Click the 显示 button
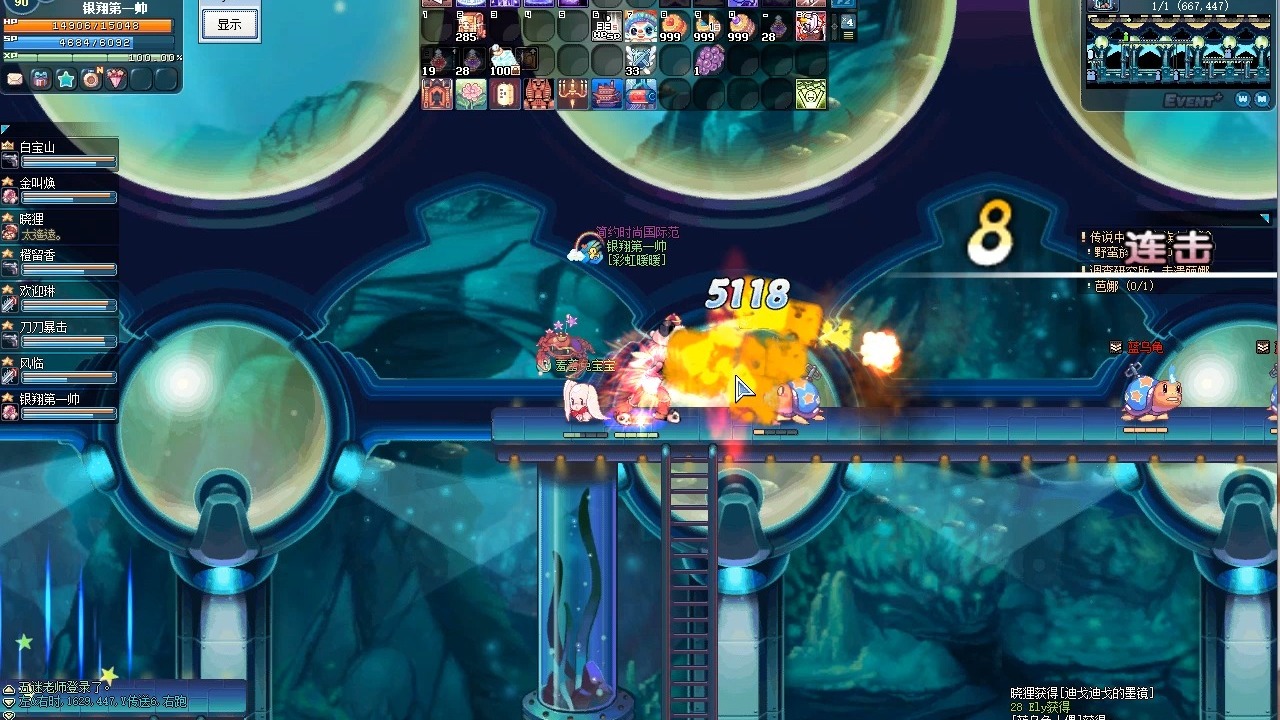Image resolution: width=1280 pixels, height=720 pixels. [229, 25]
